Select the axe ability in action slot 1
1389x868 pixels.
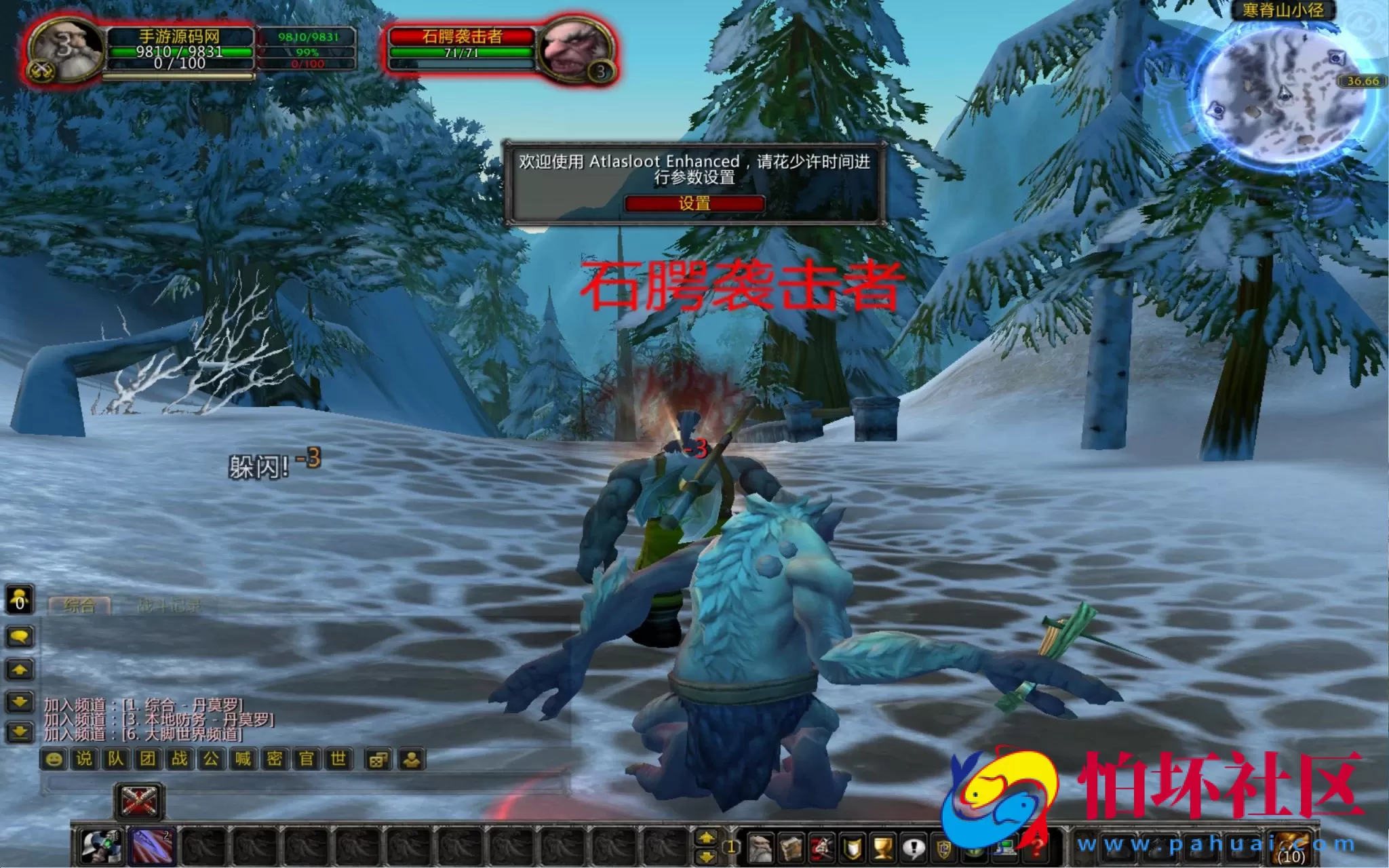[102, 846]
